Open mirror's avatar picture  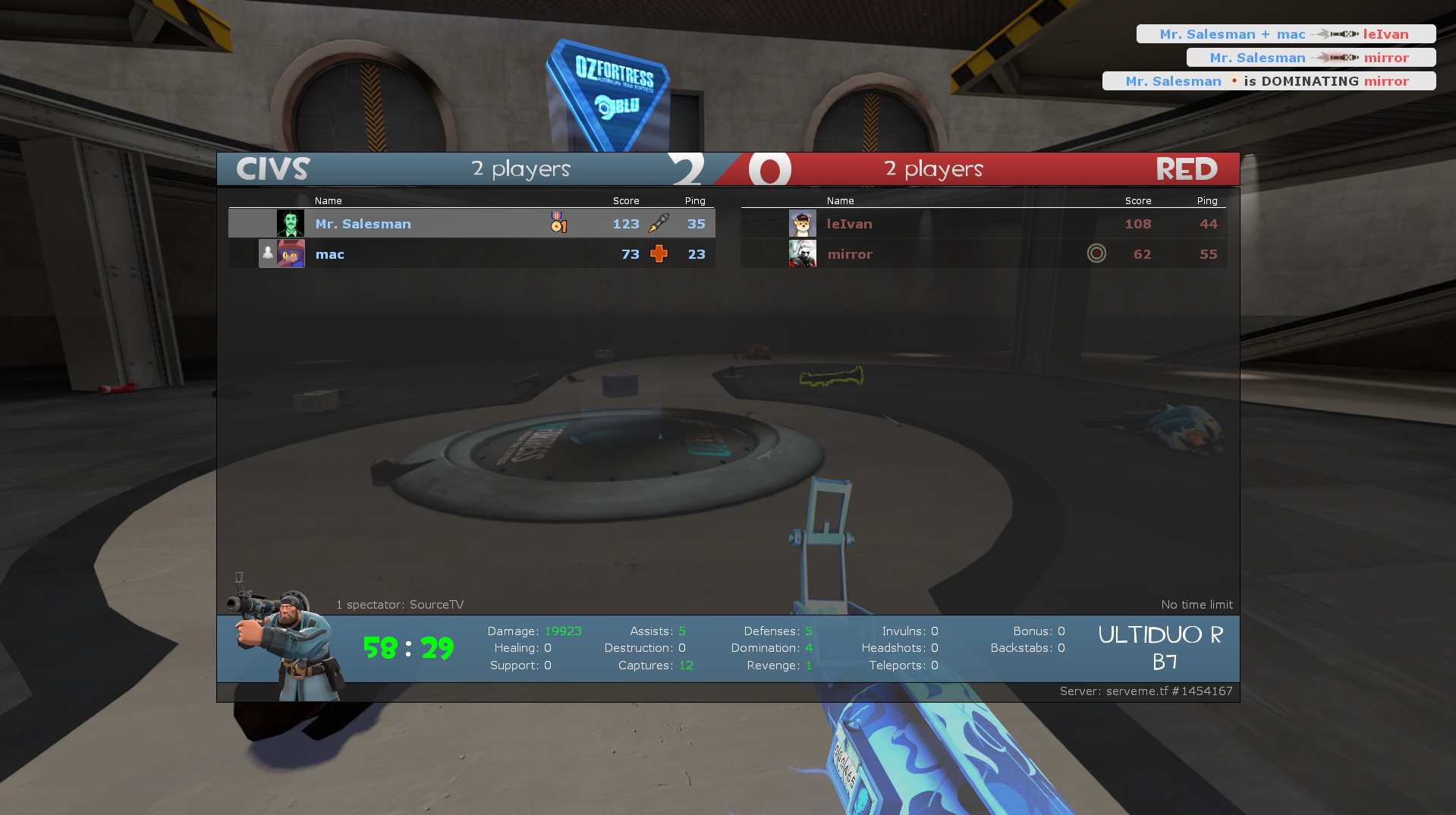(802, 254)
